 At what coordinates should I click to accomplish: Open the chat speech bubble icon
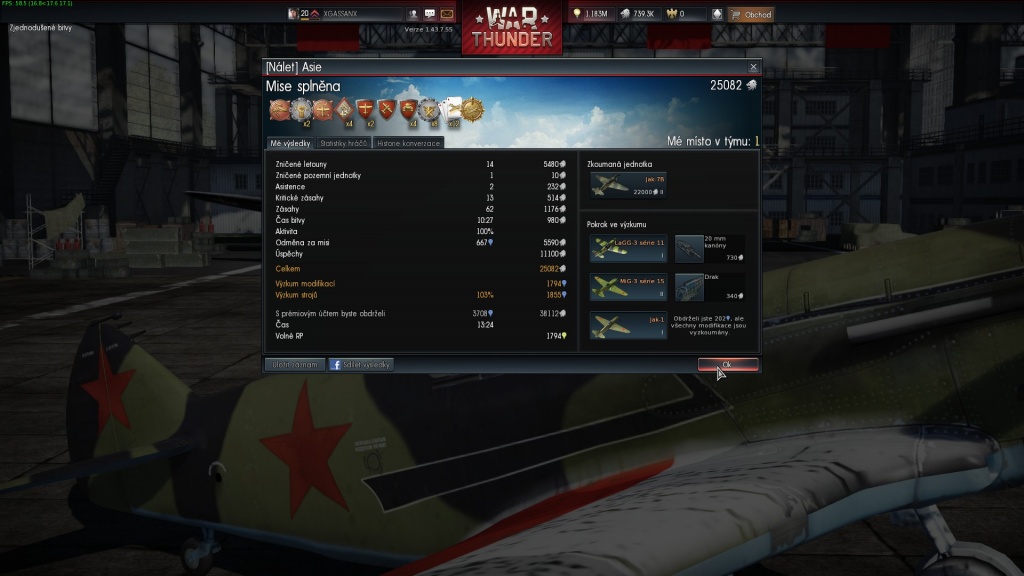[430, 15]
